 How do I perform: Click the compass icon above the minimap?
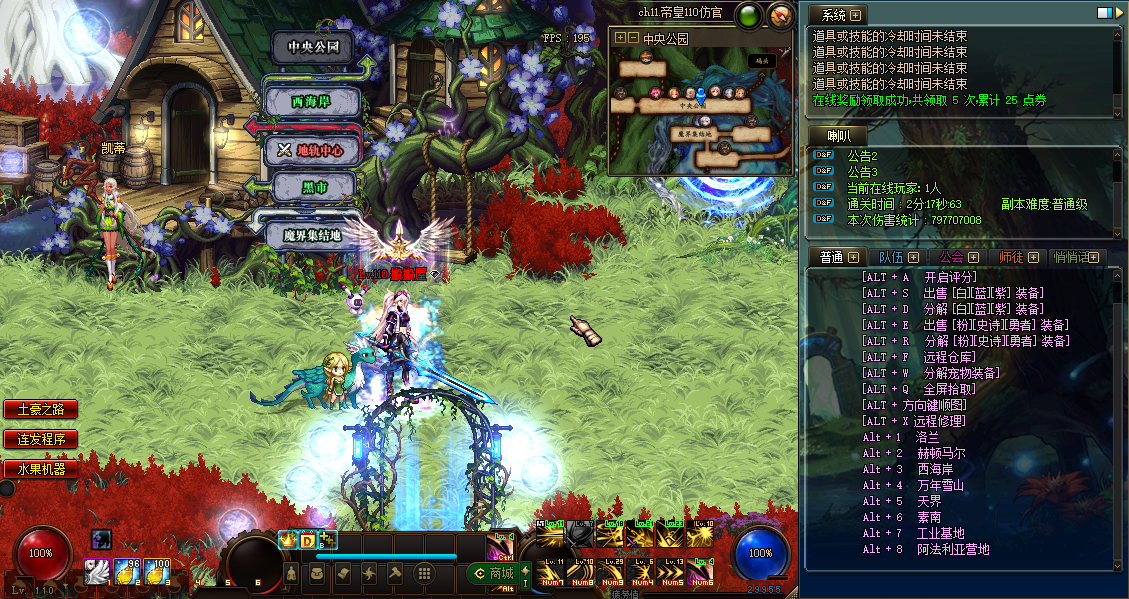pos(780,15)
